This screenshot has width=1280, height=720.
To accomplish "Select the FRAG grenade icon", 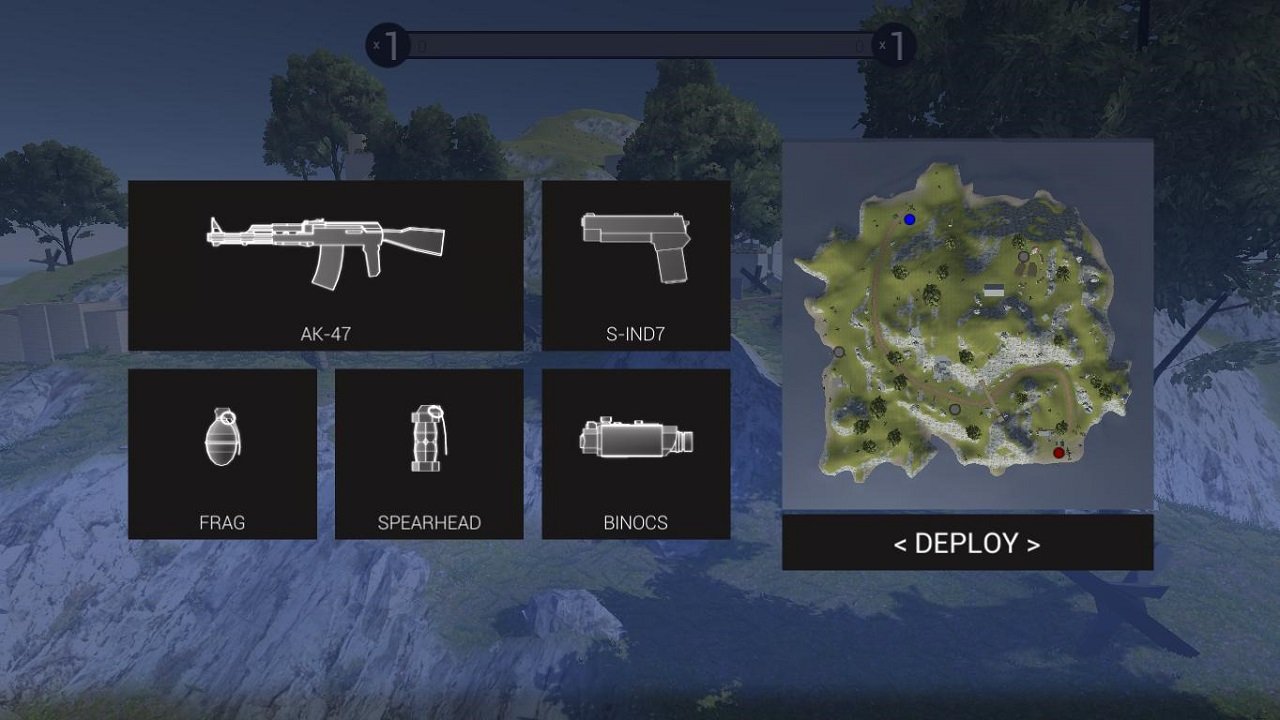I will click(222, 435).
